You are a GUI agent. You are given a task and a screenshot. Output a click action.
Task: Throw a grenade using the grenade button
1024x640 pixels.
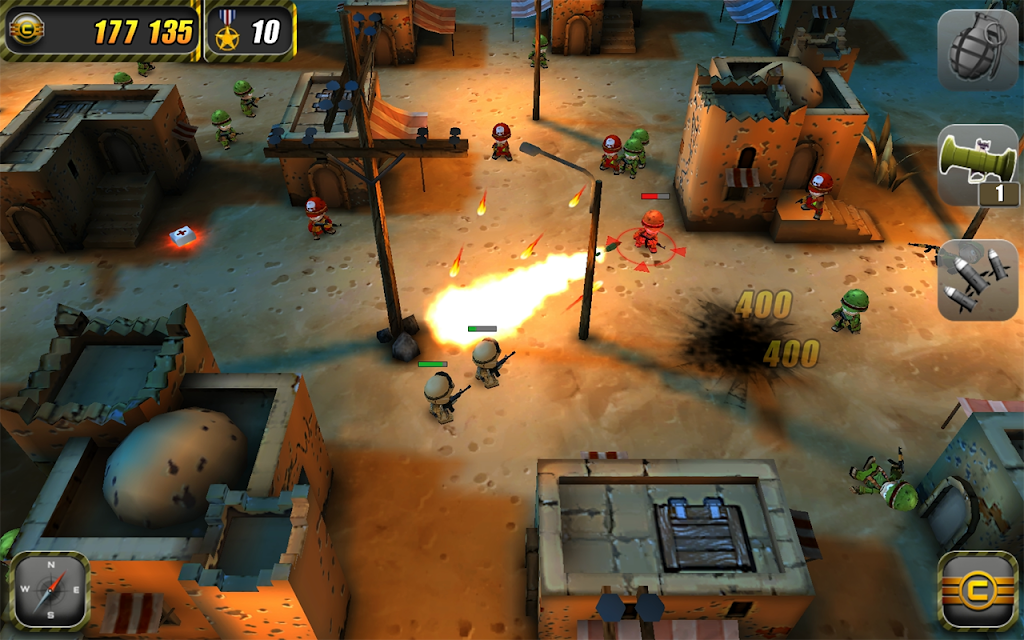(x=977, y=50)
